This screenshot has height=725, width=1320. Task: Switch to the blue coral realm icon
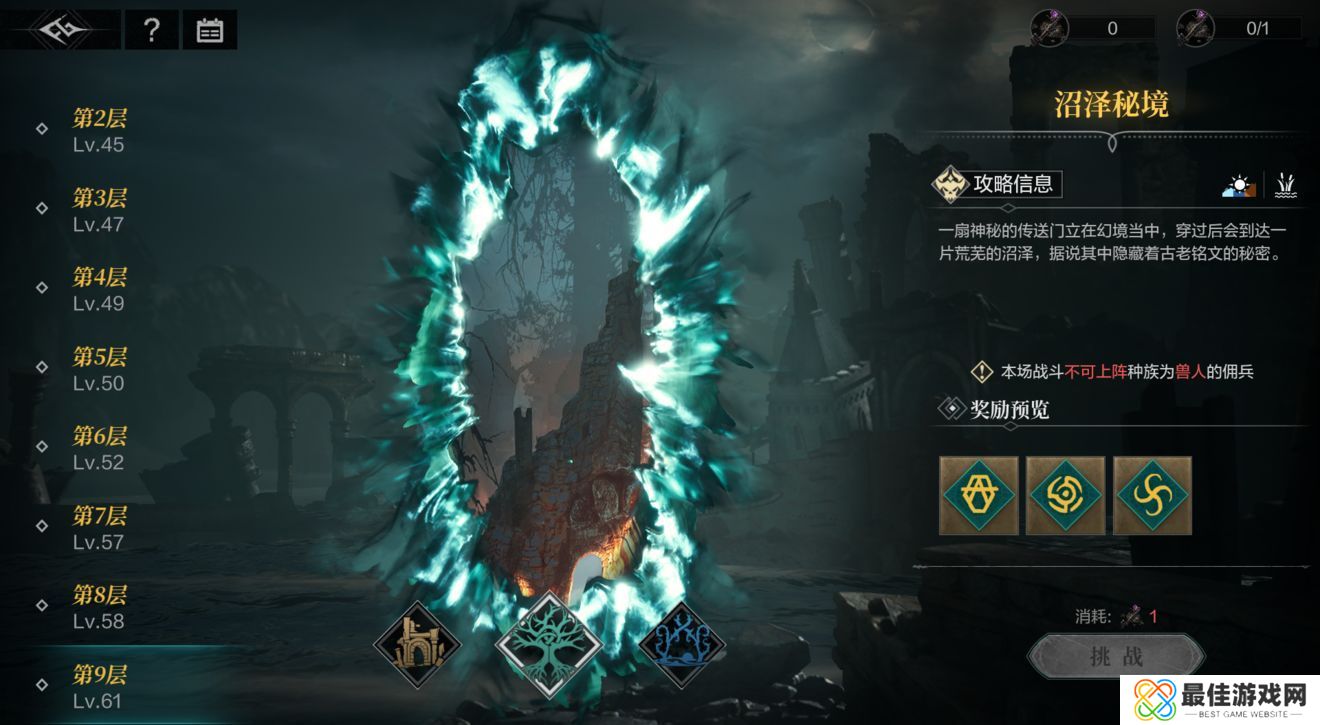[x=681, y=645]
